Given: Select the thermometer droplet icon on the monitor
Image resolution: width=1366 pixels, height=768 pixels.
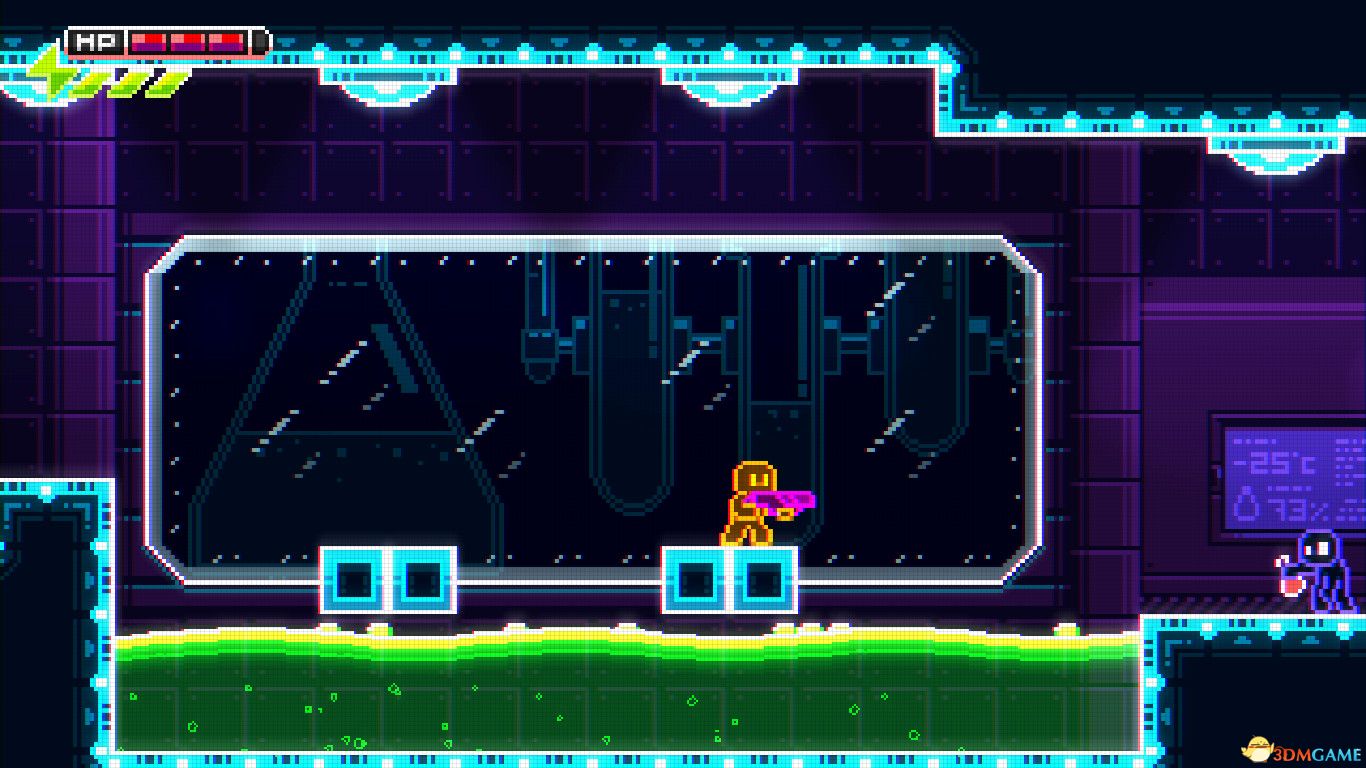Looking at the screenshot, I should click(1244, 503).
